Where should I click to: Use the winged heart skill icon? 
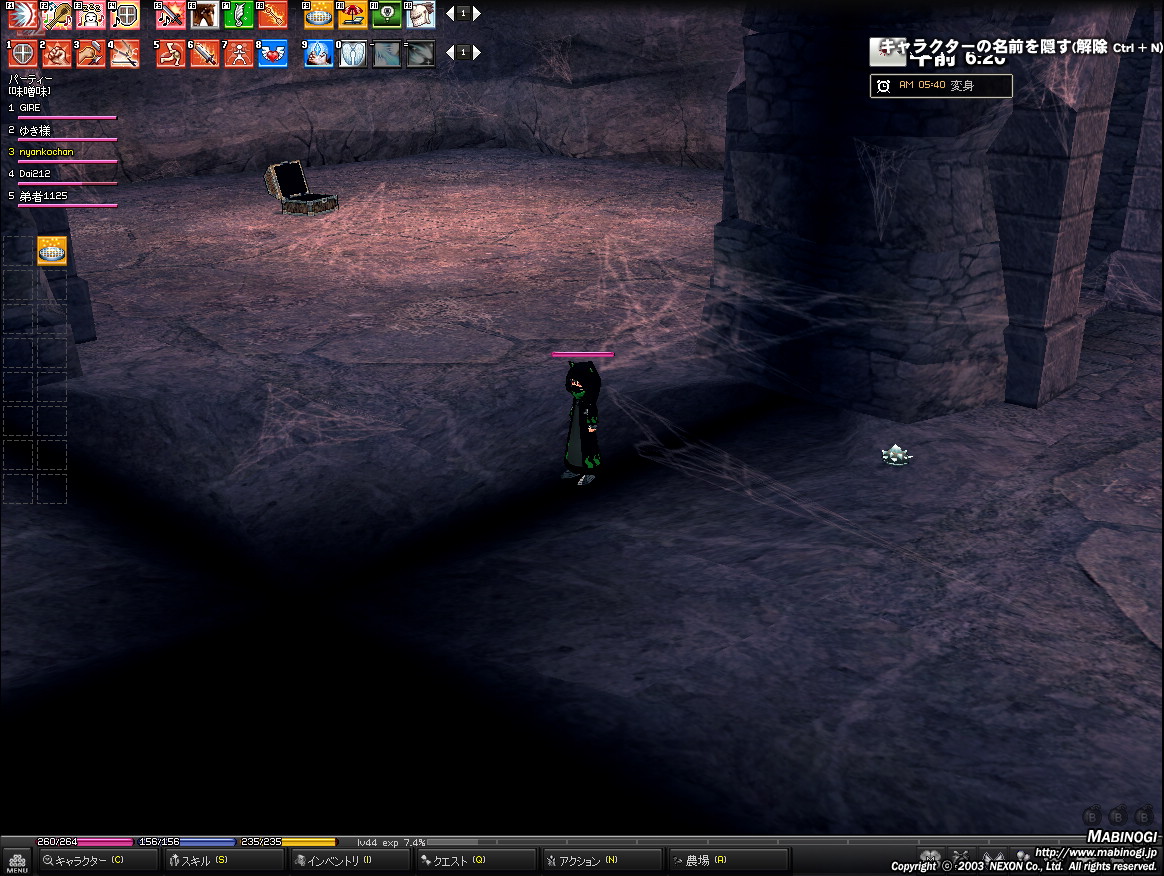tap(273, 53)
